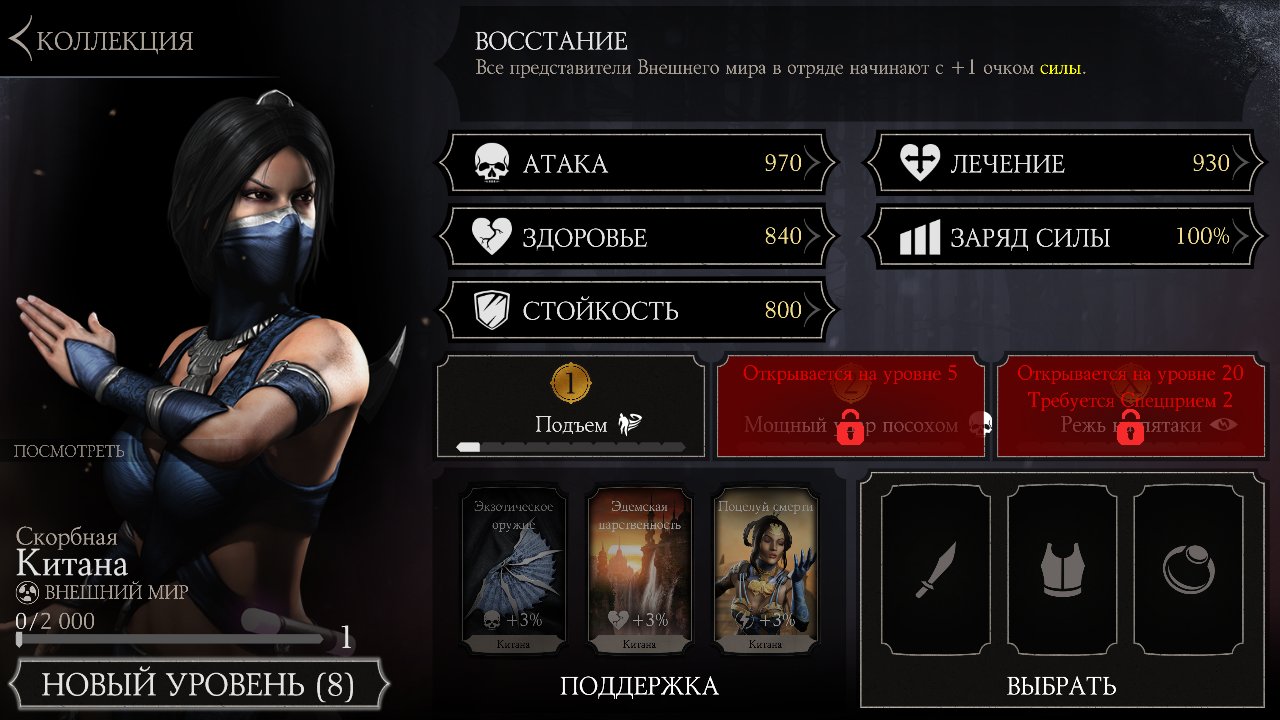
Task: Select the Подъем special attack
Action: 571,407
